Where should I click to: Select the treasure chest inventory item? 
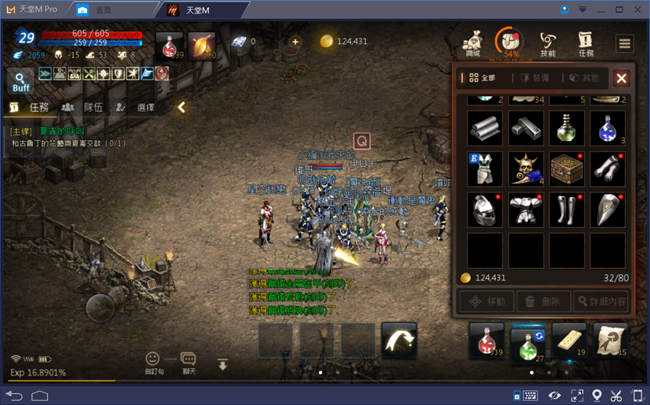(567, 169)
